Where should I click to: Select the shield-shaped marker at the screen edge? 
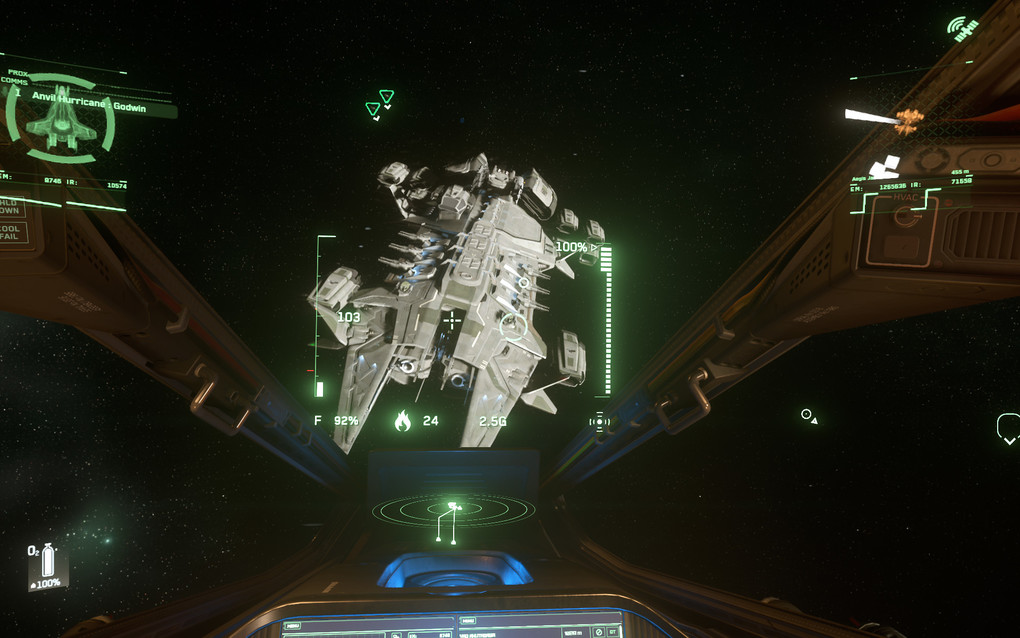click(x=1008, y=428)
